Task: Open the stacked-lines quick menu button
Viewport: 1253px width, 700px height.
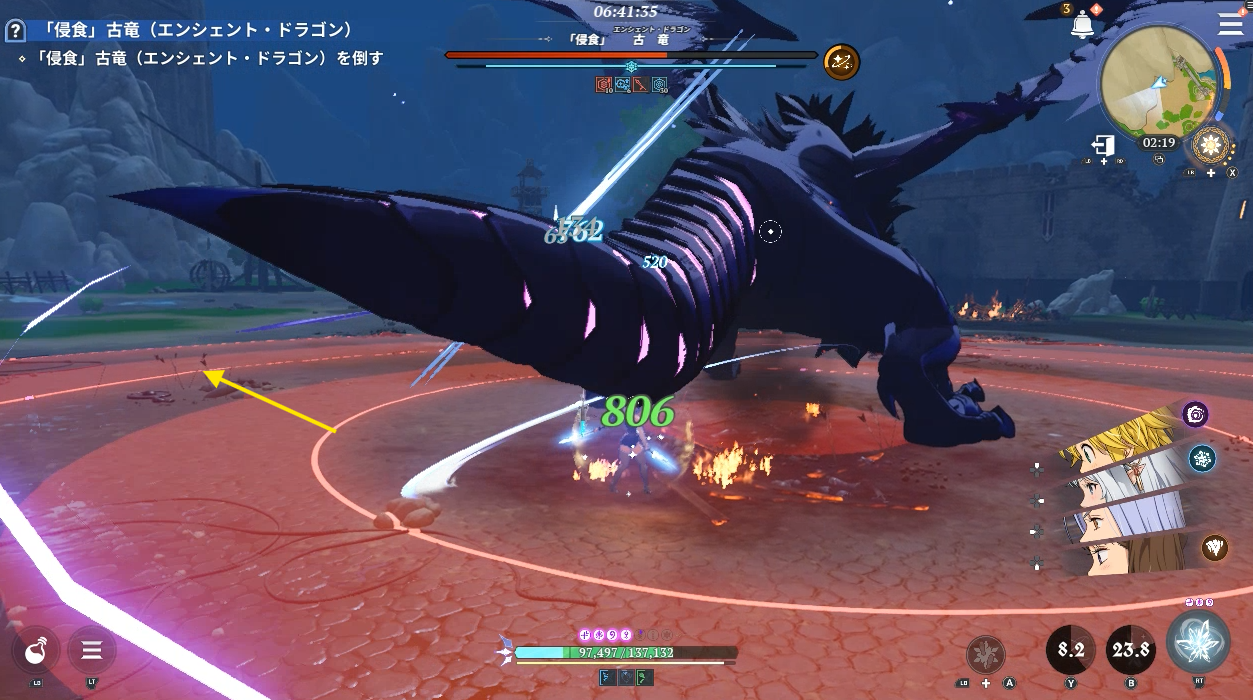Action: click(92, 651)
